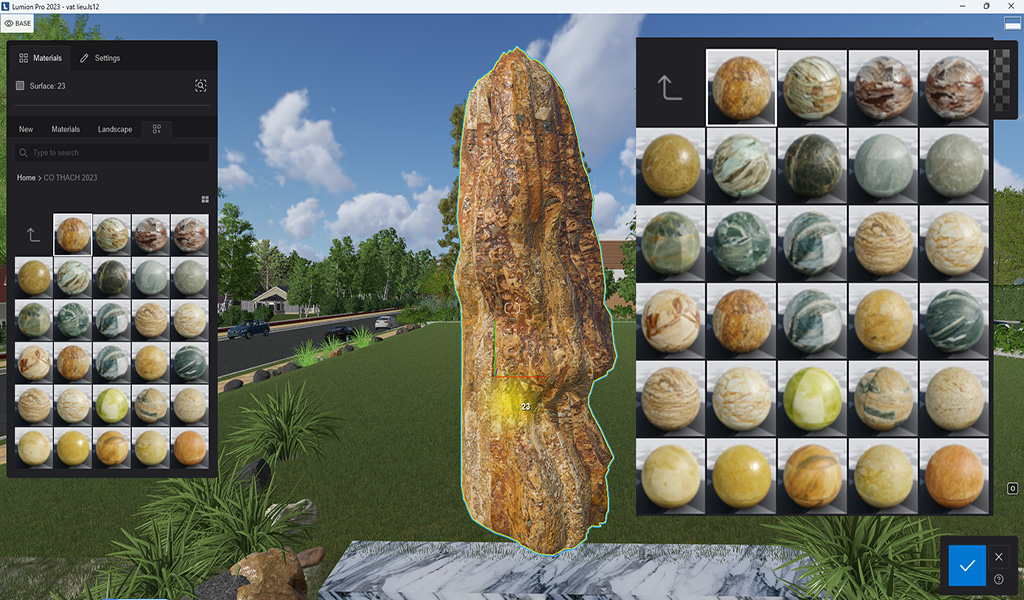Choose the lime-green sphere in the large grid

click(x=813, y=396)
